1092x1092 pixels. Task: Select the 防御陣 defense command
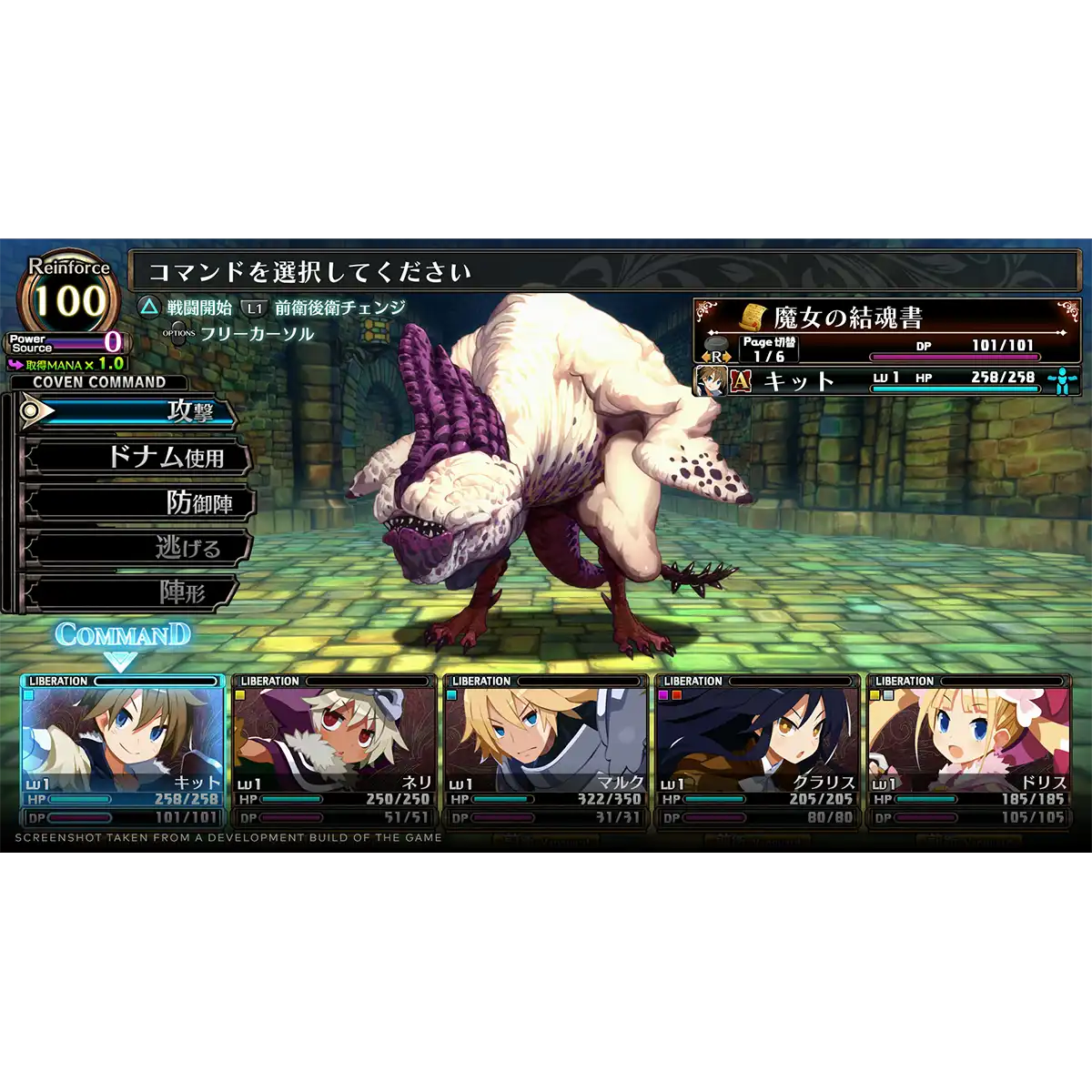click(x=136, y=502)
